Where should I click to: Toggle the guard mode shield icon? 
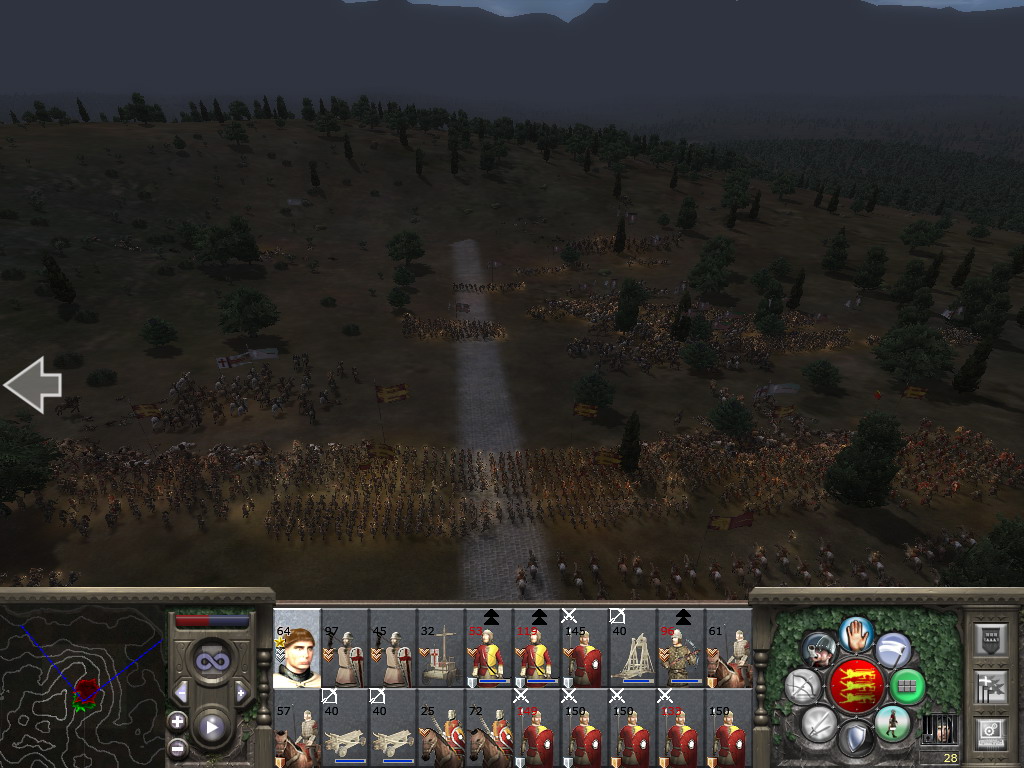tap(855, 740)
